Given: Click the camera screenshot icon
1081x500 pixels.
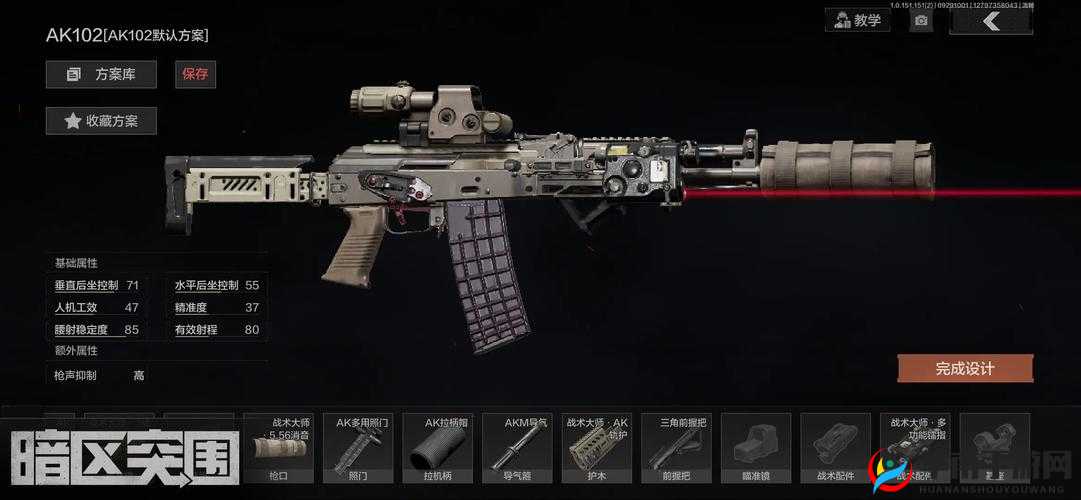Looking at the screenshot, I should [921, 20].
